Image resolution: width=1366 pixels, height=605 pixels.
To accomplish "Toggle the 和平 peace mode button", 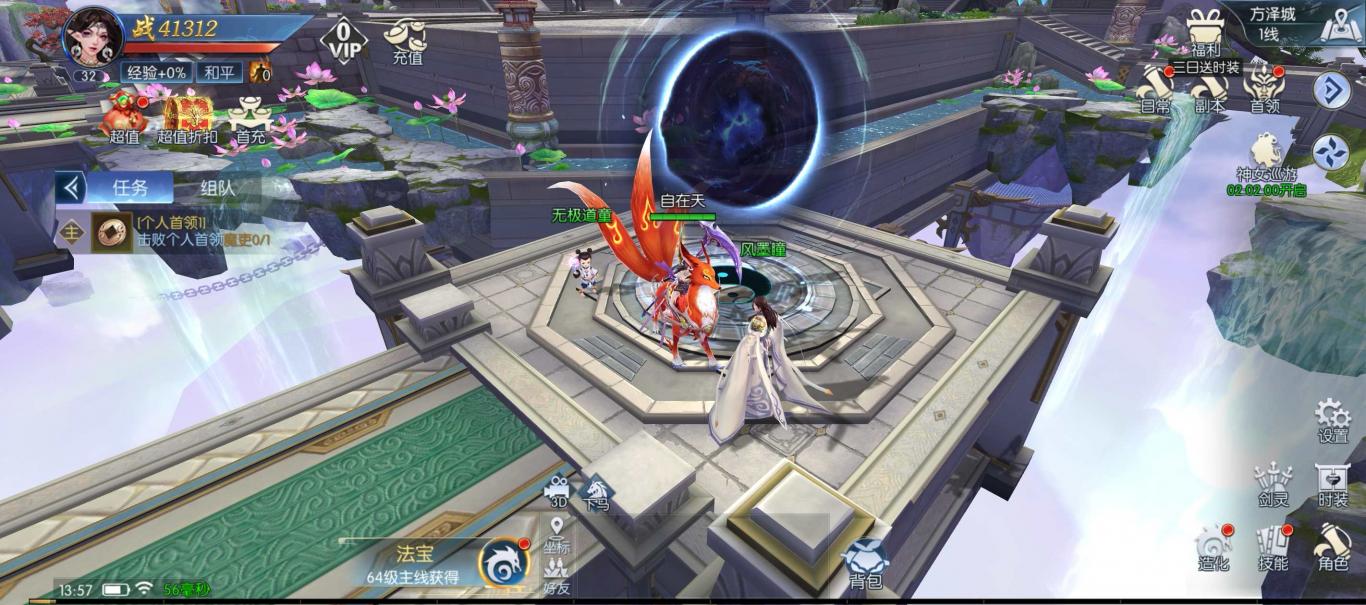I will pyautogui.click(x=219, y=72).
